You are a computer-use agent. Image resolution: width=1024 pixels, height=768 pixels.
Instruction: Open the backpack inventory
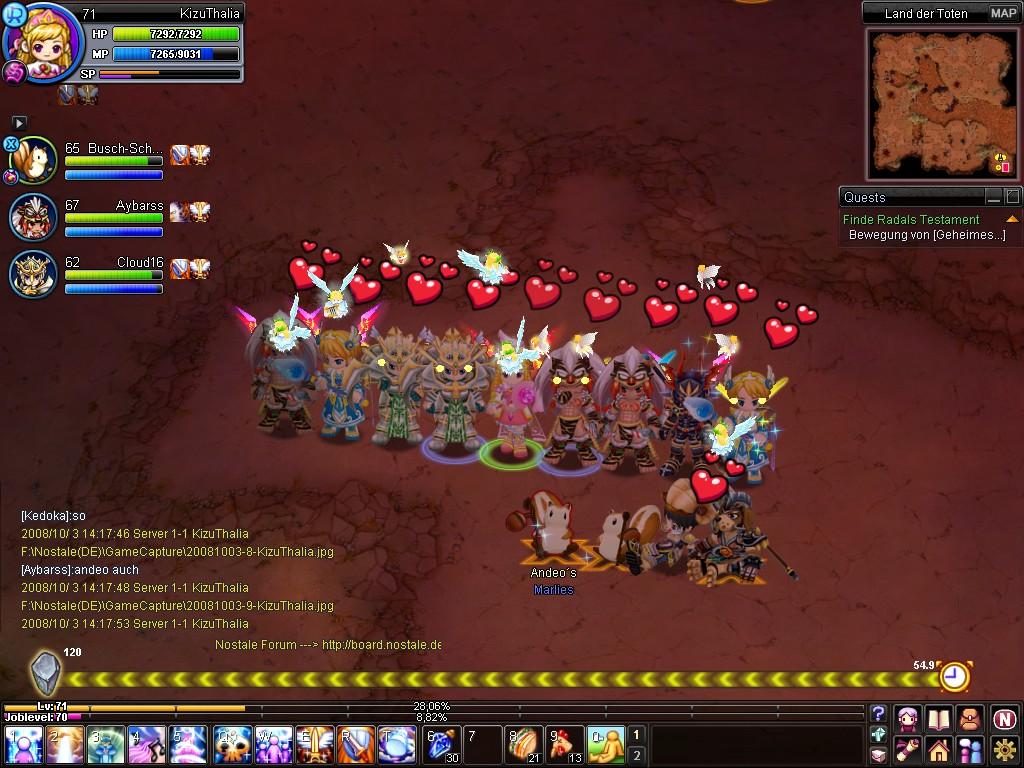[969, 718]
